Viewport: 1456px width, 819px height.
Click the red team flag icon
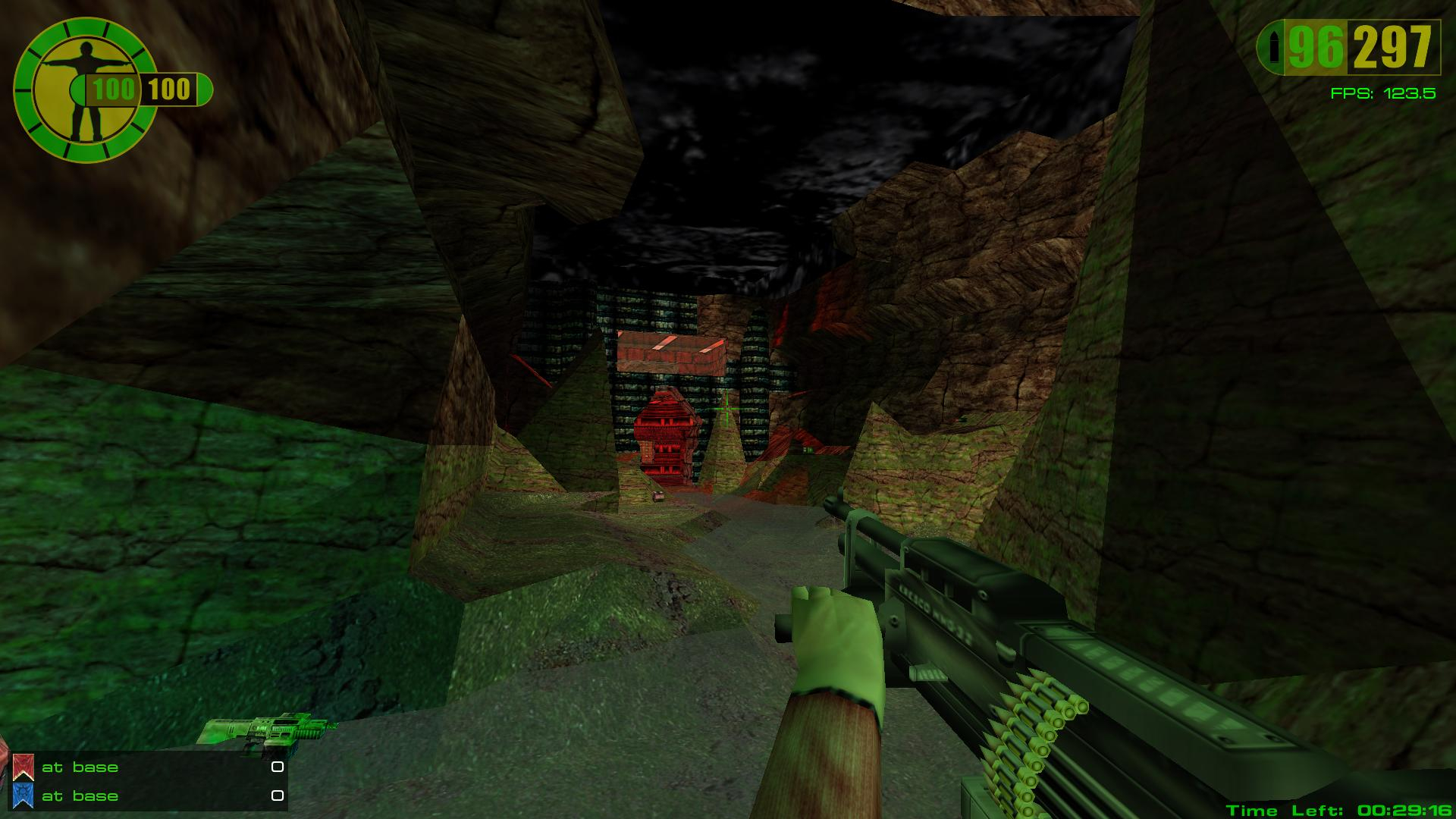pos(24,767)
